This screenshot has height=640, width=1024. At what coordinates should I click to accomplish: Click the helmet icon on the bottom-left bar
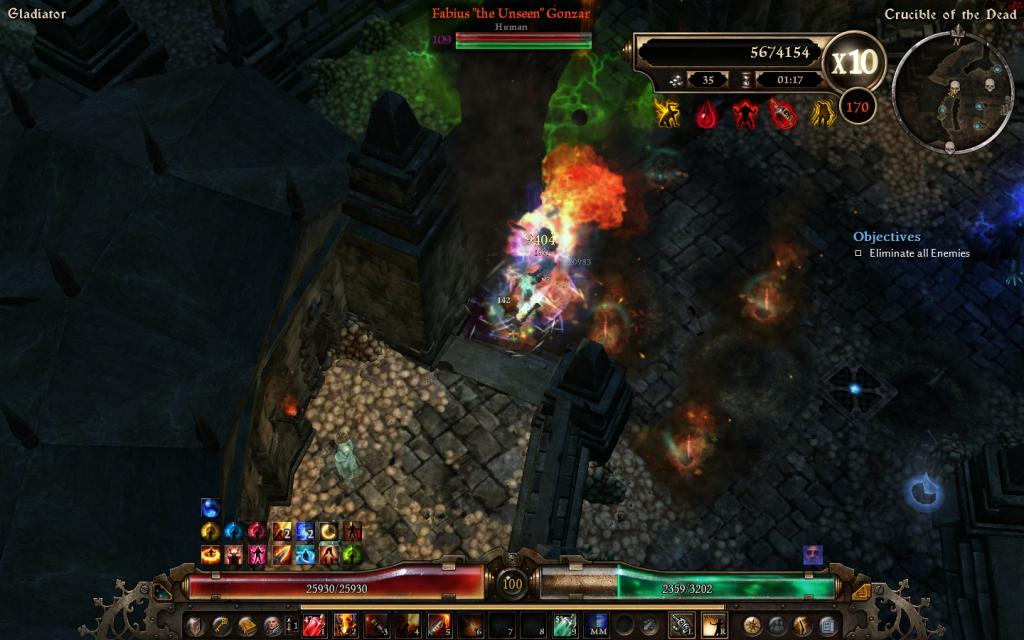(x=194, y=626)
